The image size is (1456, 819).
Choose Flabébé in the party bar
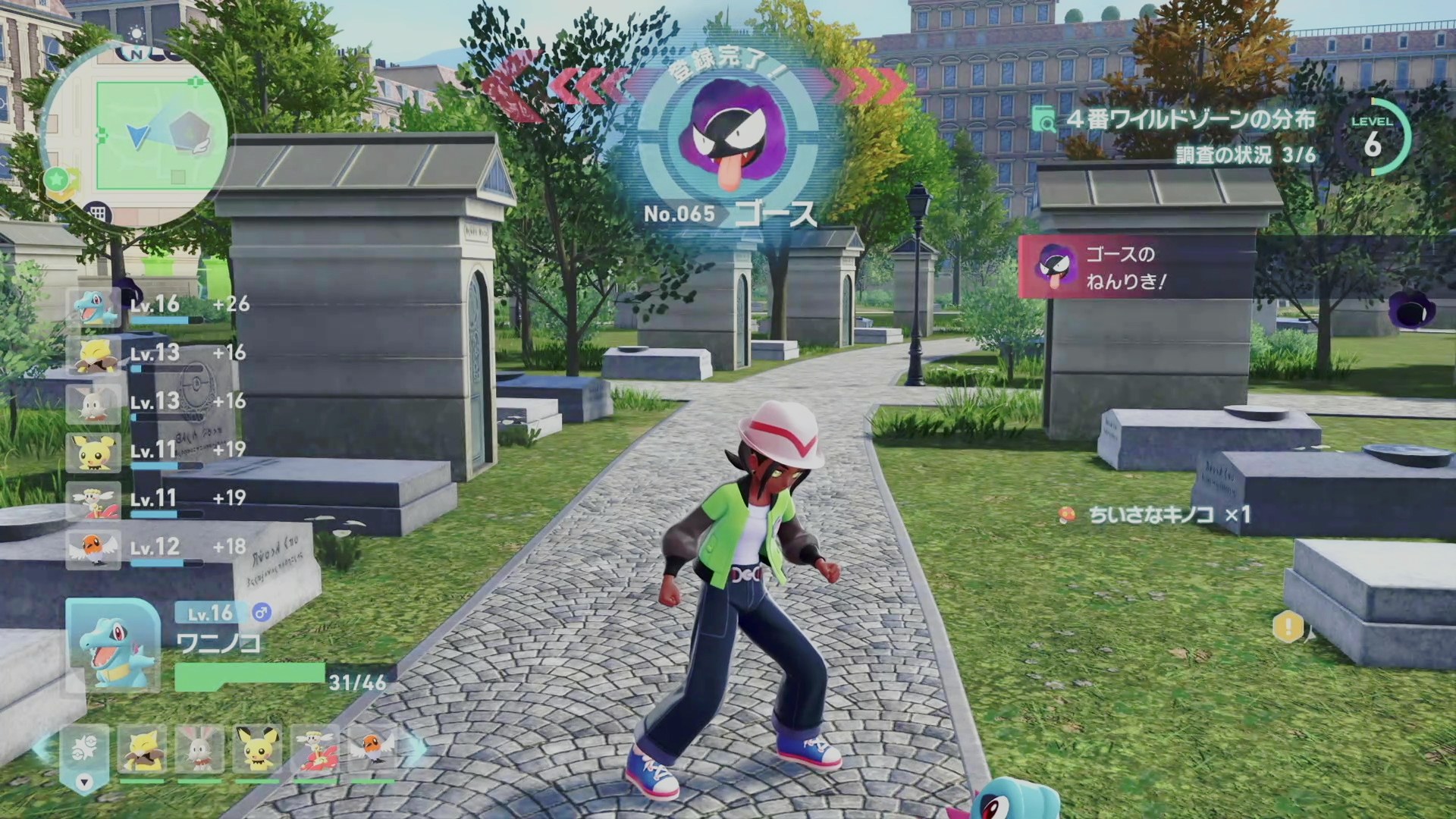[315, 750]
